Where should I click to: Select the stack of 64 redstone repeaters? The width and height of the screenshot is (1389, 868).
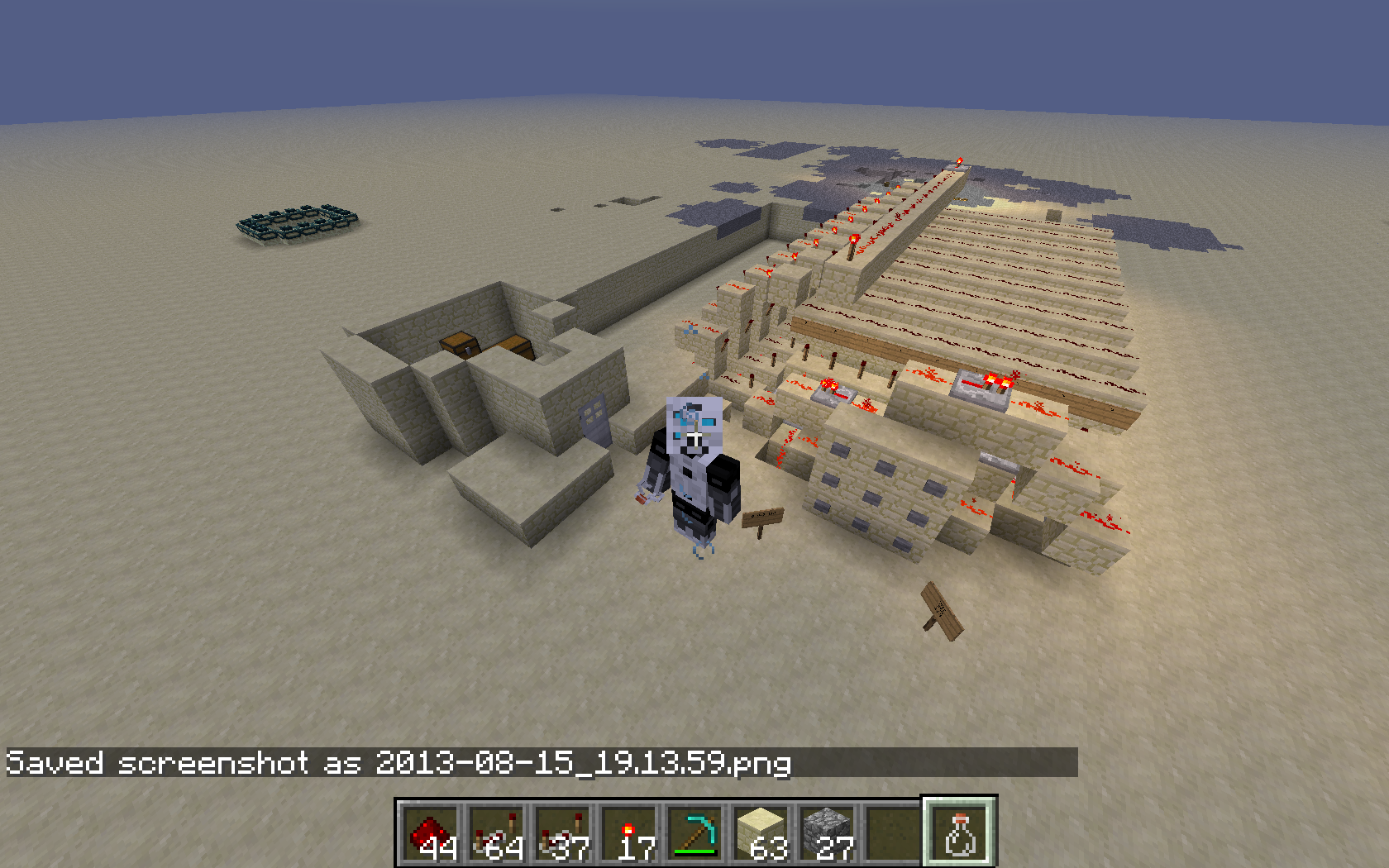coord(497,833)
